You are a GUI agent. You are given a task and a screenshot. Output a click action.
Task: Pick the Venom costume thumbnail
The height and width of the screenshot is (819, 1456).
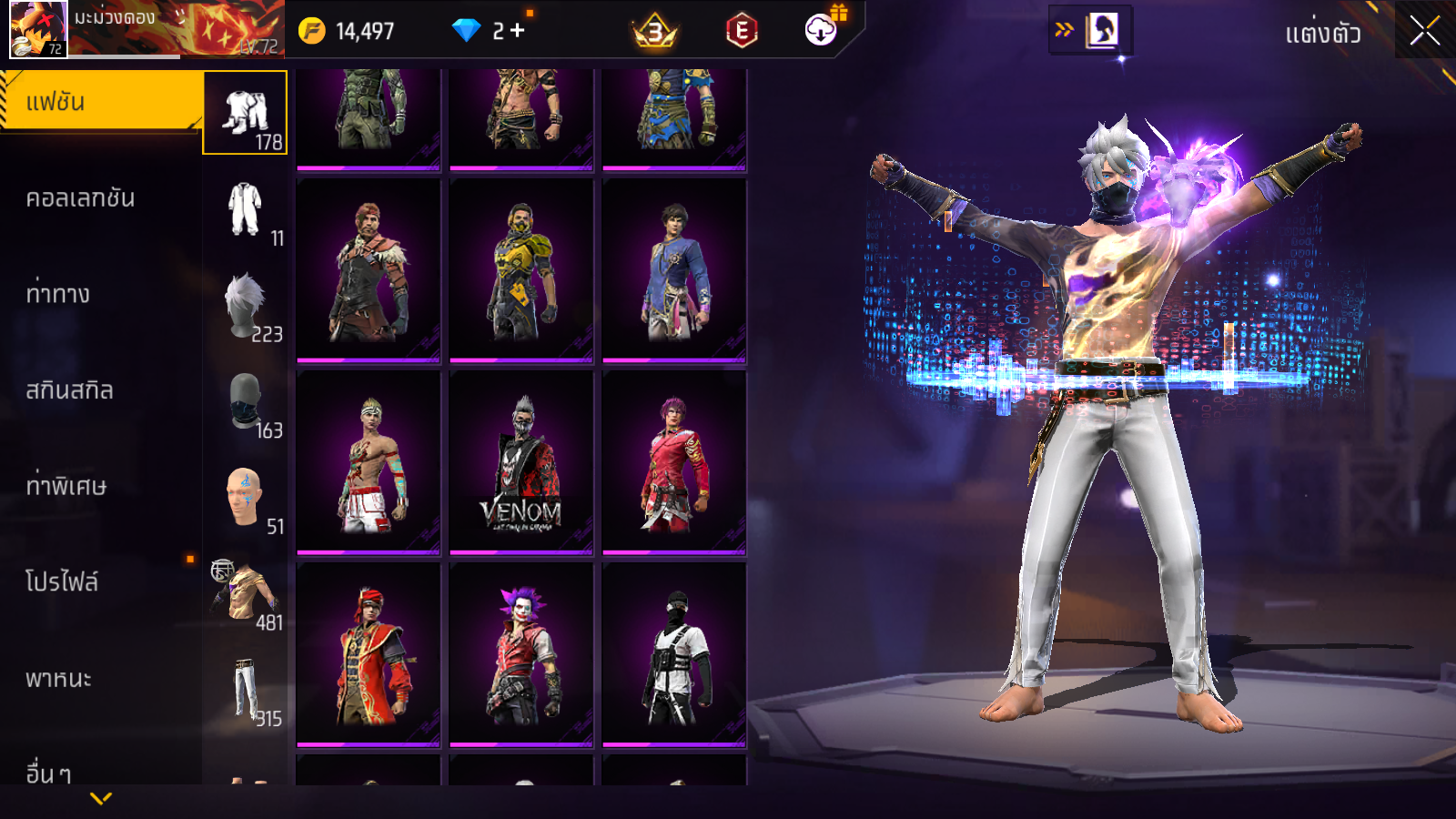(x=521, y=463)
